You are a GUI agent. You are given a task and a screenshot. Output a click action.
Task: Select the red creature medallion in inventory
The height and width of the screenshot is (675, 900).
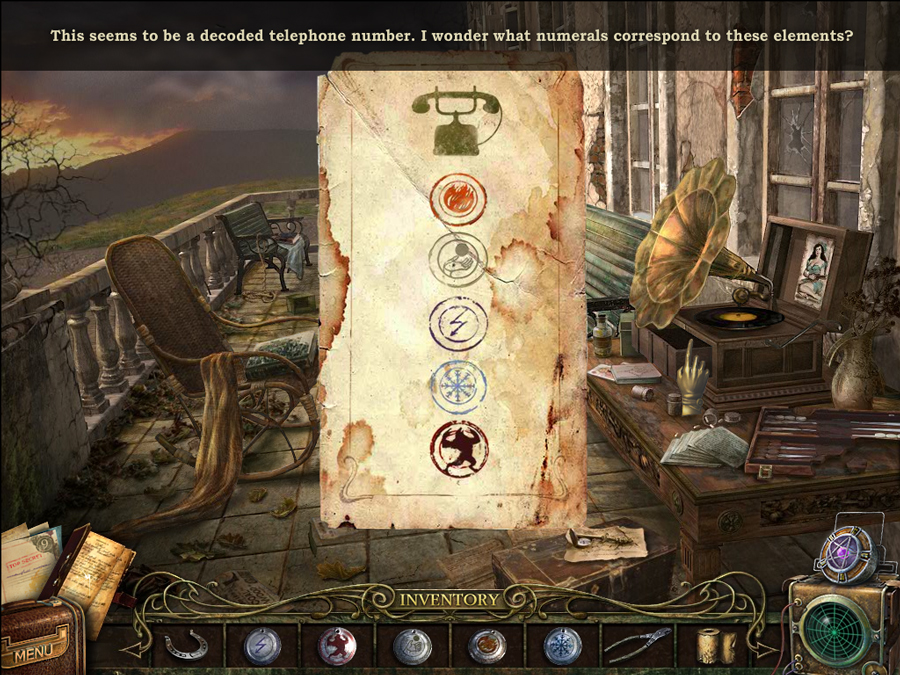point(336,646)
